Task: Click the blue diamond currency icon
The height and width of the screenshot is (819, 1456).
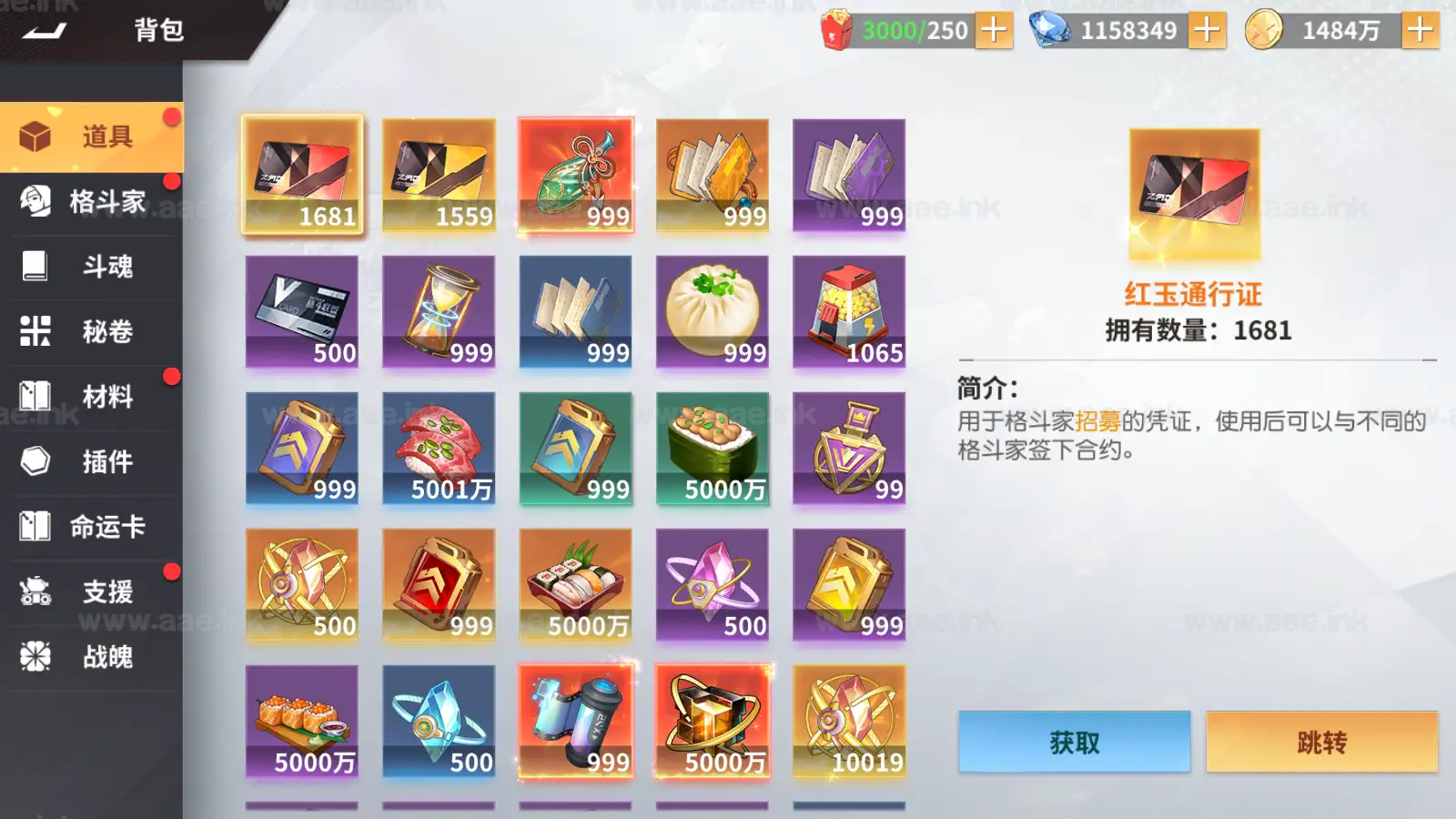Action: (x=1051, y=29)
